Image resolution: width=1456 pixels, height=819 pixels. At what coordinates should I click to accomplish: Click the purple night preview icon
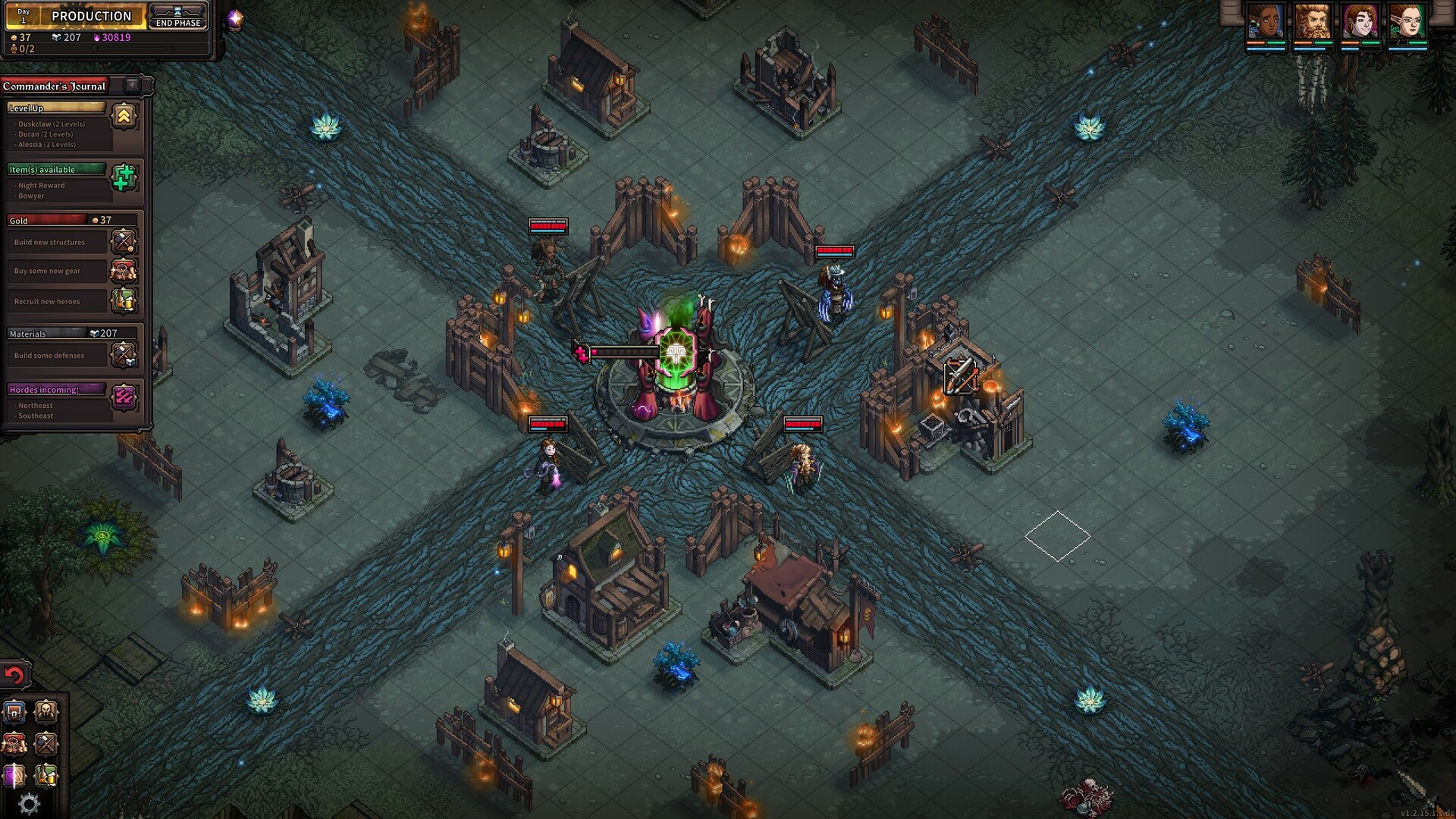[13, 775]
